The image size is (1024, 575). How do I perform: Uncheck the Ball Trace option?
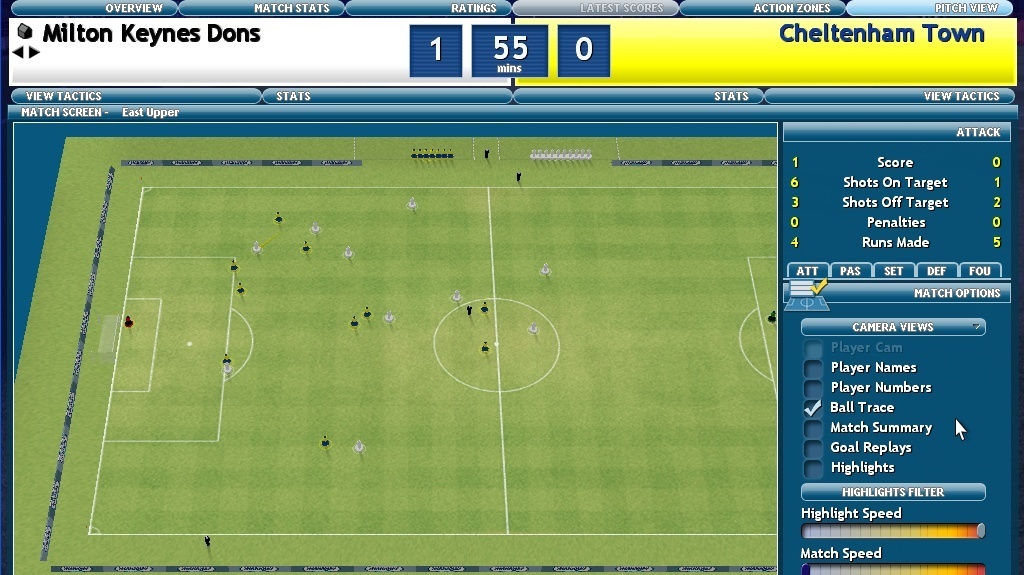click(814, 408)
